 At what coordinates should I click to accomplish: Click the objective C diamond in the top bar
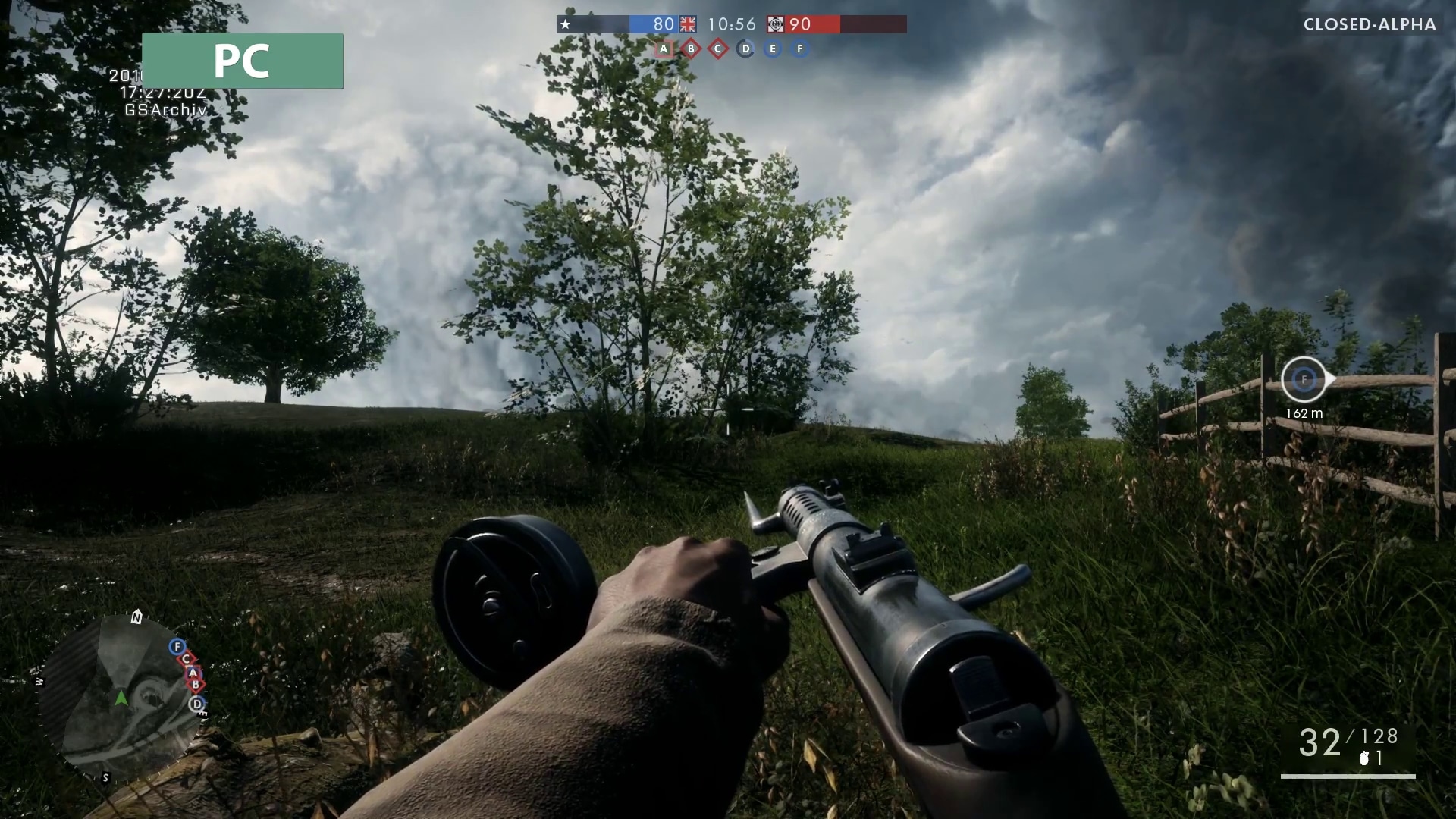[x=718, y=49]
